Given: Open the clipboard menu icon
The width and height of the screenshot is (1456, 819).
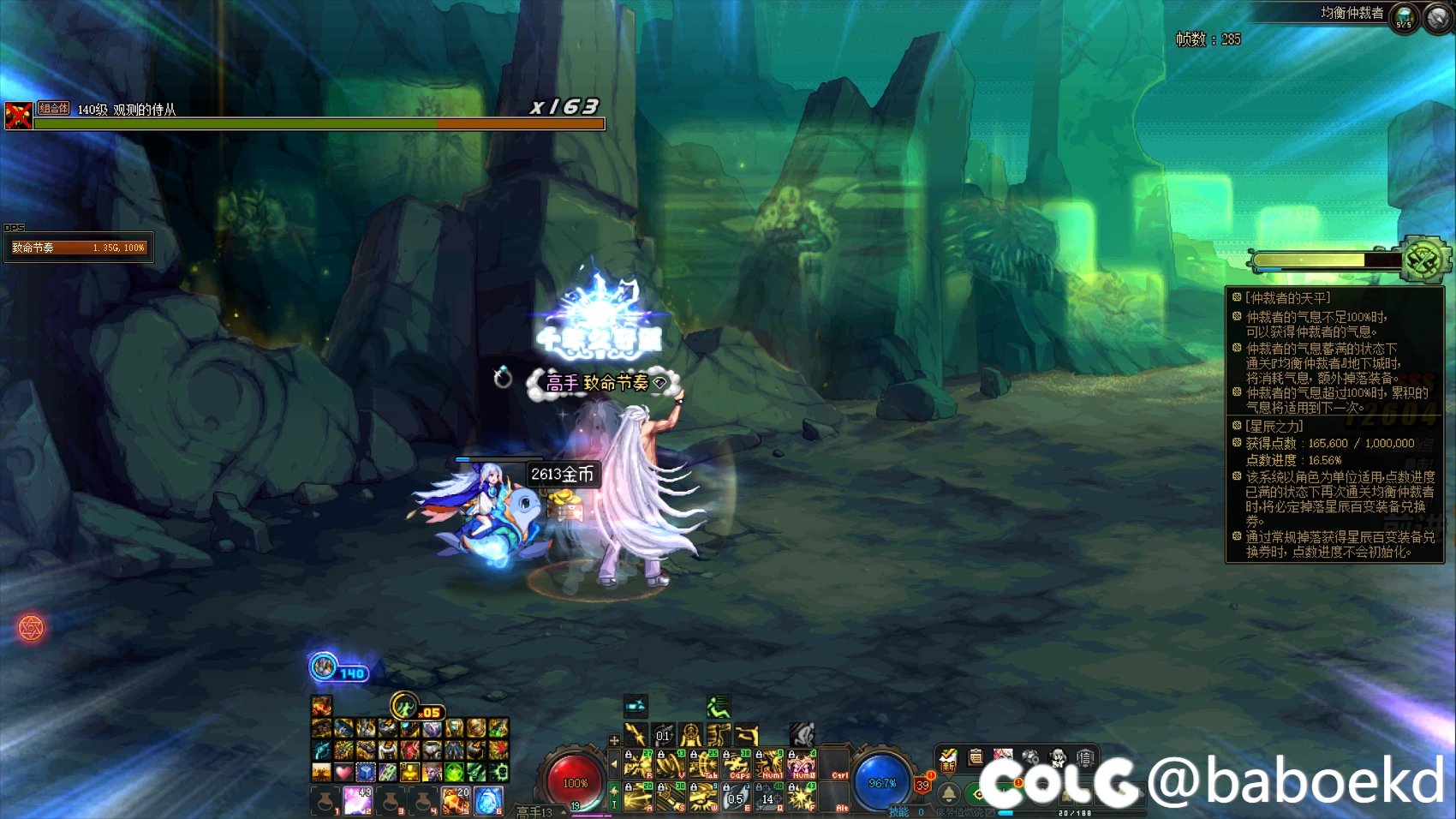Looking at the screenshot, I should click(976, 757).
